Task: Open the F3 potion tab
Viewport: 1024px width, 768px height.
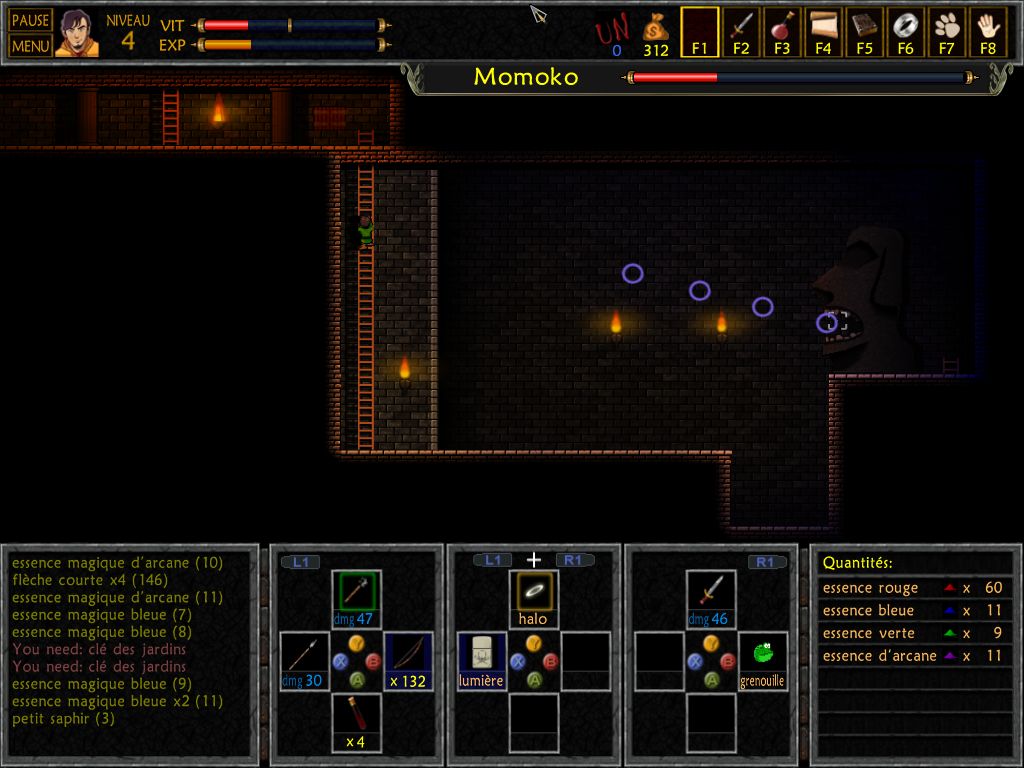Action: pyautogui.click(x=782, y=31)
